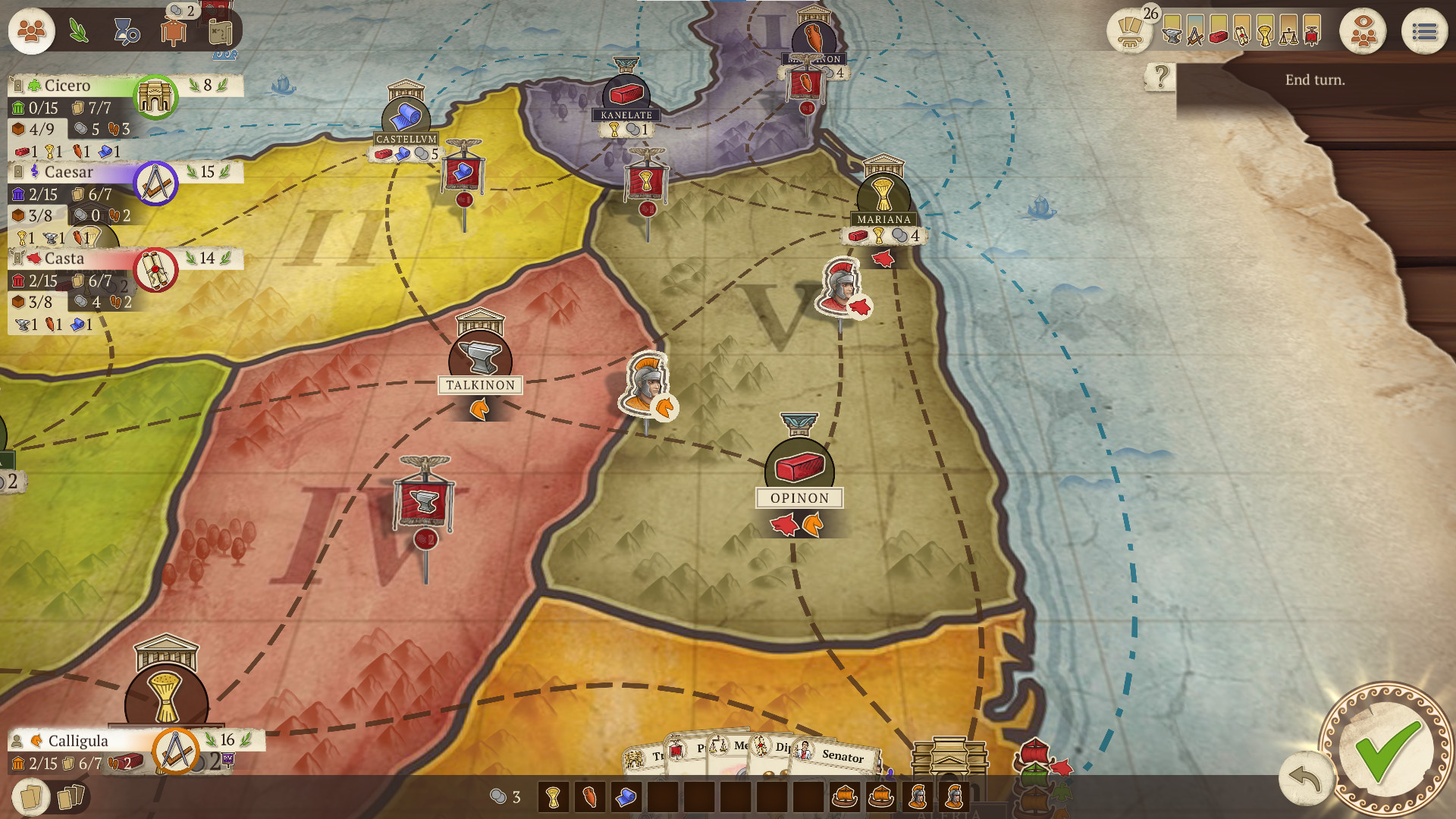Select the hourglass search icon
1456x819 pixels.
tap(125, 33)
